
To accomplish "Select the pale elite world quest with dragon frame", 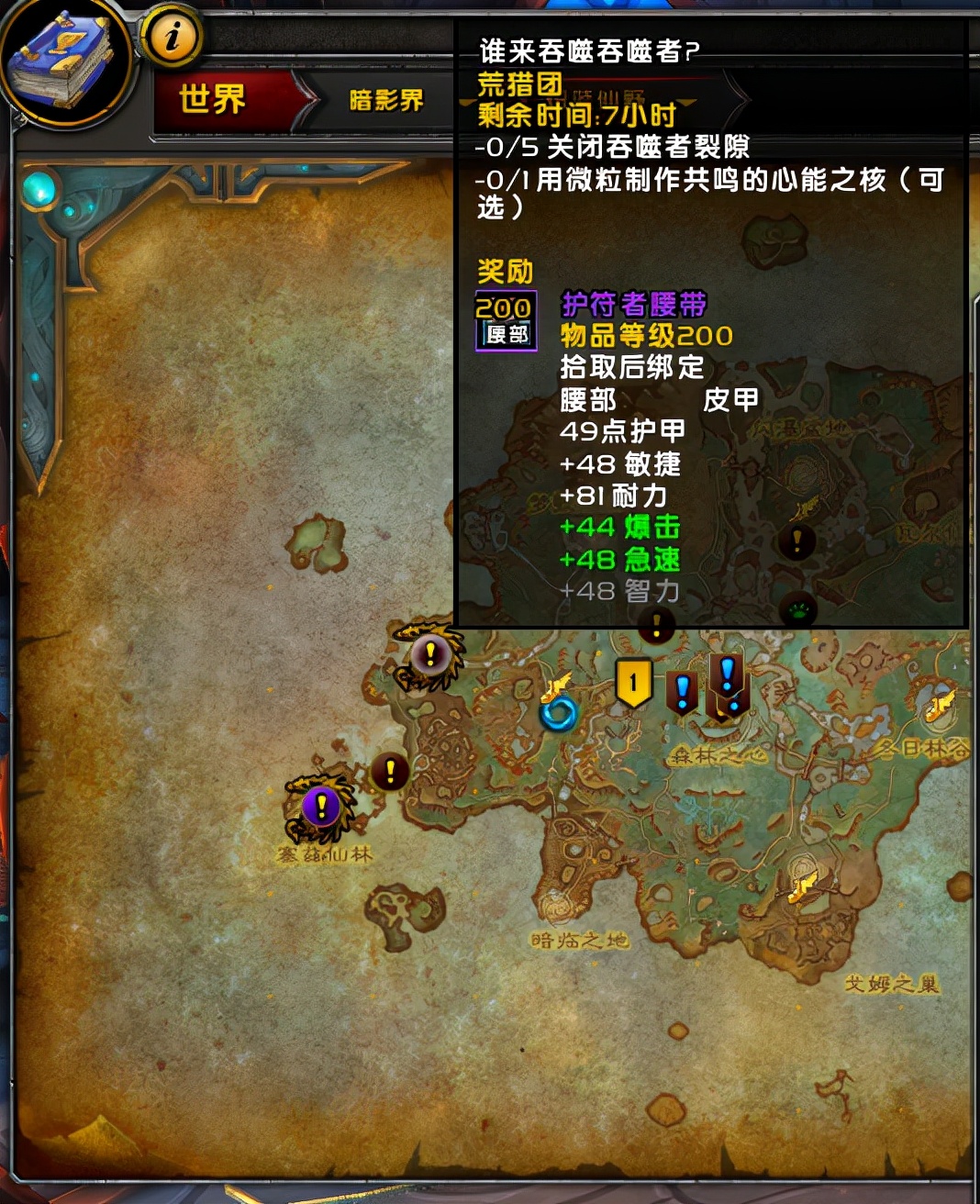I will (429, 655).
